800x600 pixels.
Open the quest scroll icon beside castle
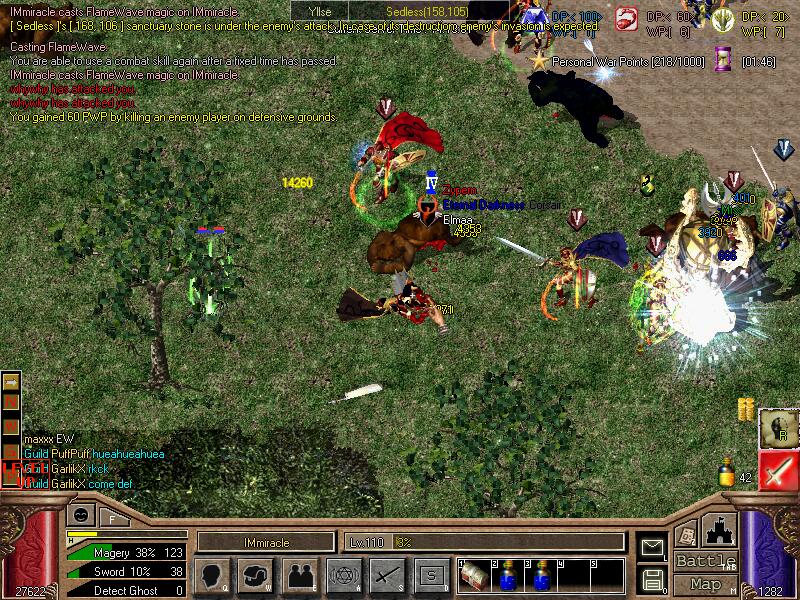click(687, 533)
